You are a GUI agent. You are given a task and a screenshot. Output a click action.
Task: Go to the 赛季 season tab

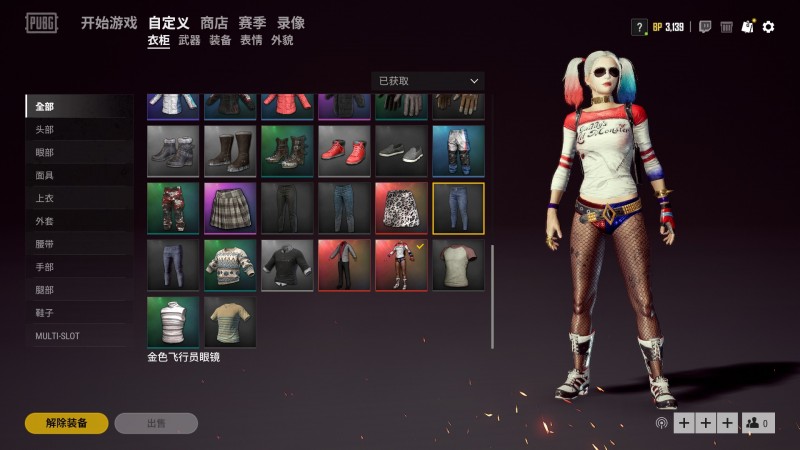[x=253, y=23]
